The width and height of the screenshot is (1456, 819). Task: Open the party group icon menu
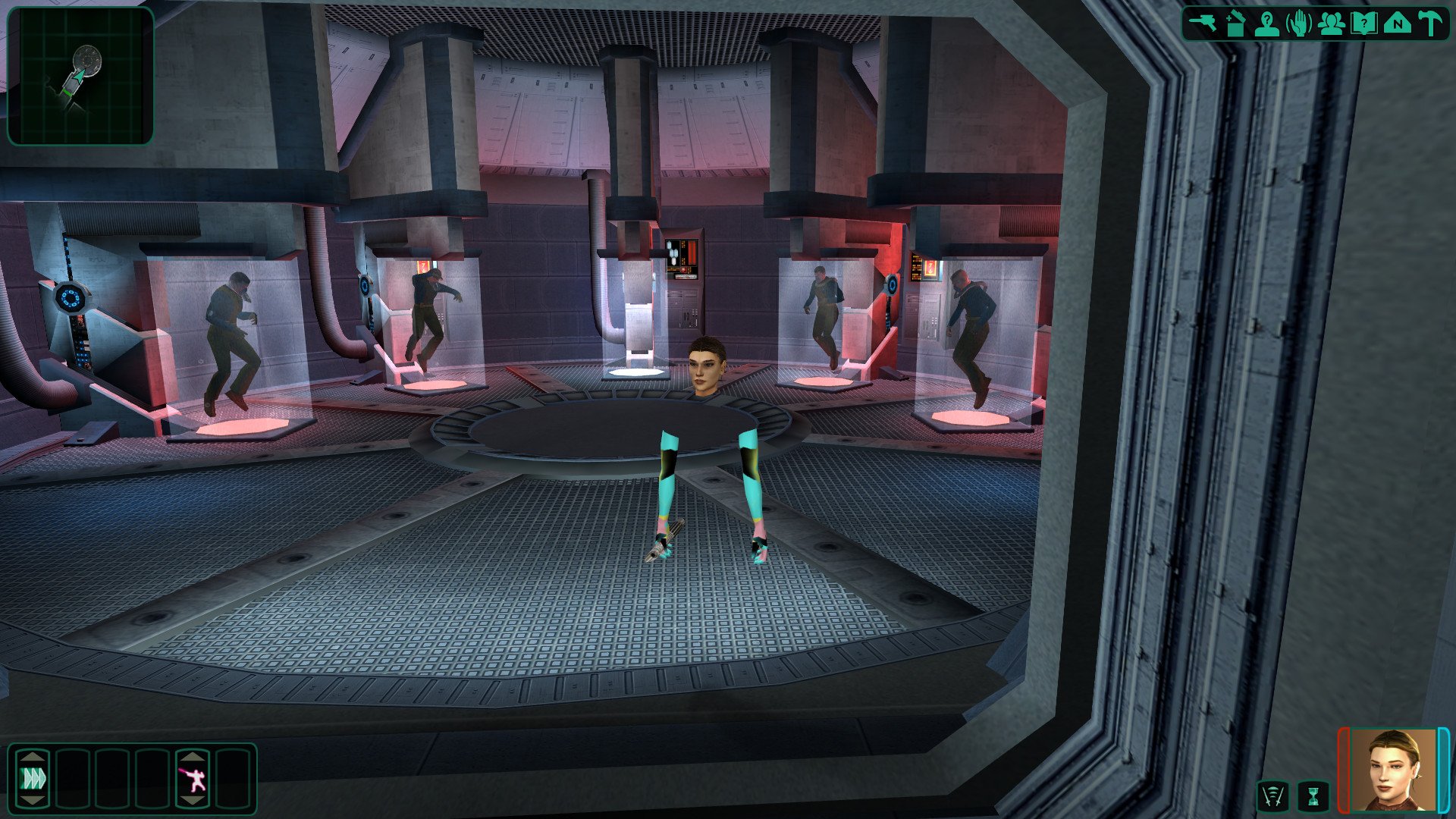1331,24
